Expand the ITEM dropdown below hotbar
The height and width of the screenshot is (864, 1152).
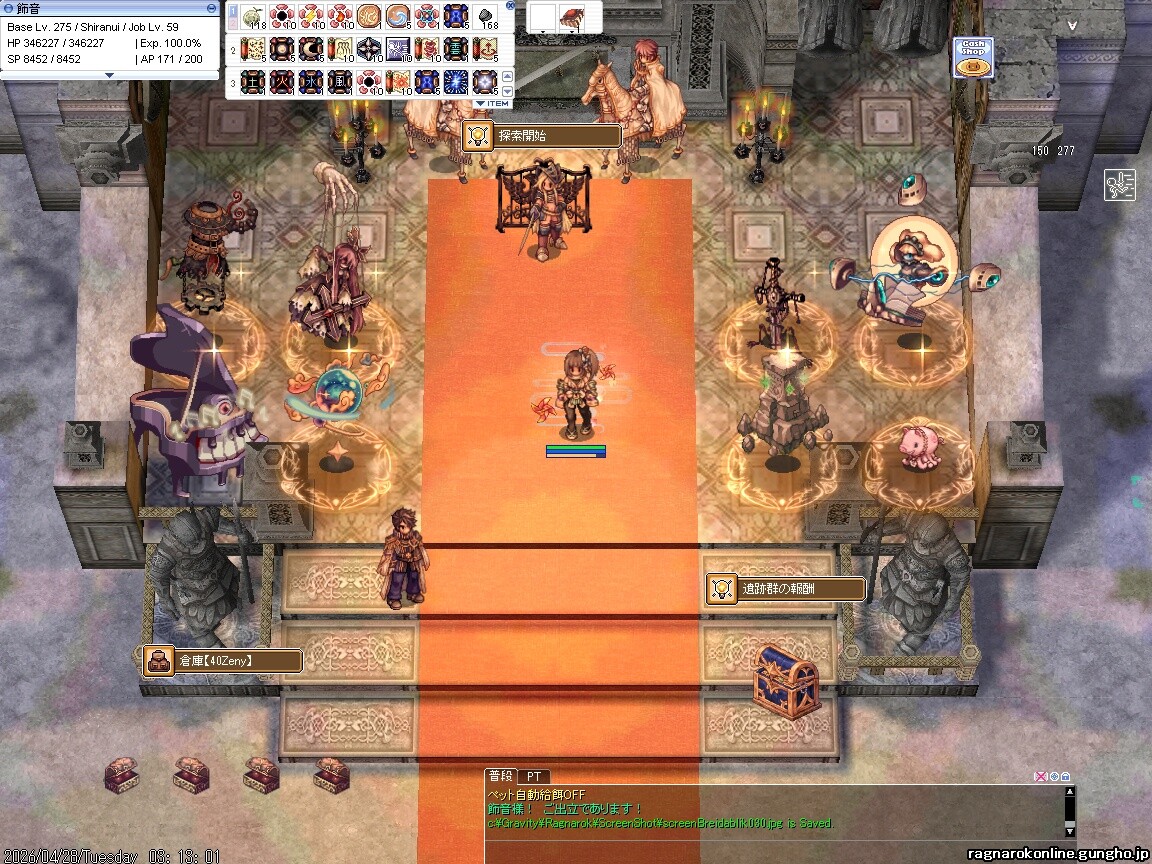[x=493, y=103]
